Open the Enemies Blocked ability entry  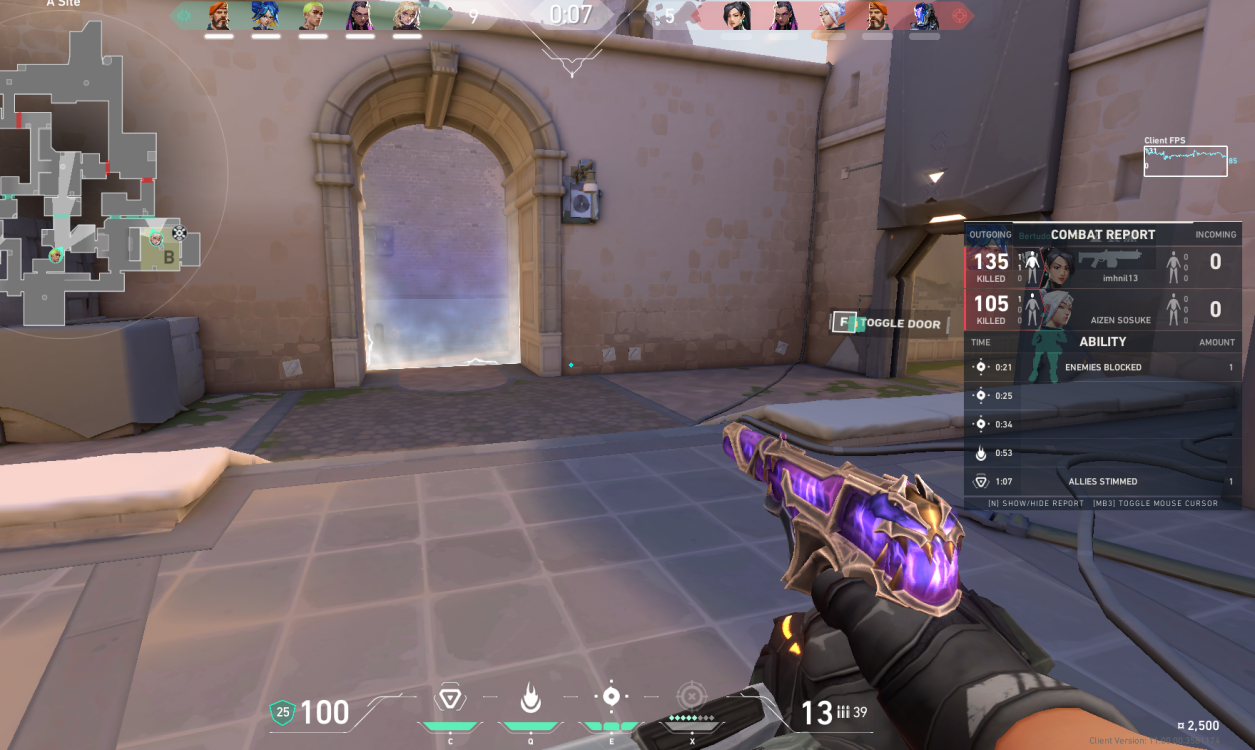tap(1103, 367)
